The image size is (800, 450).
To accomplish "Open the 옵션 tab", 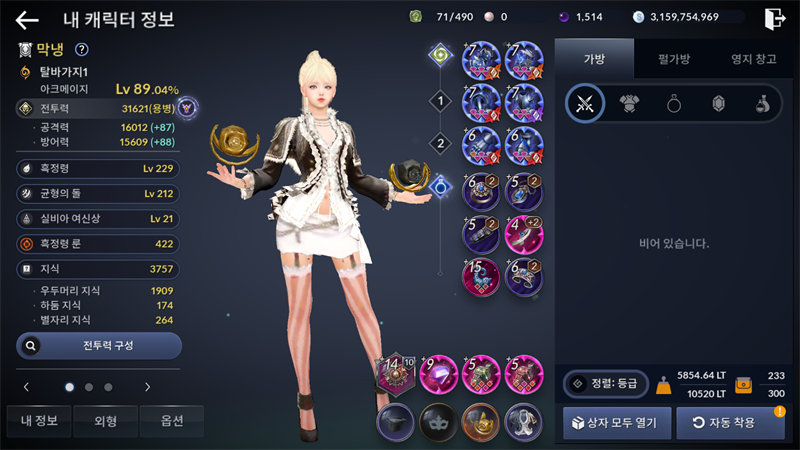I will tap(171, 422).
